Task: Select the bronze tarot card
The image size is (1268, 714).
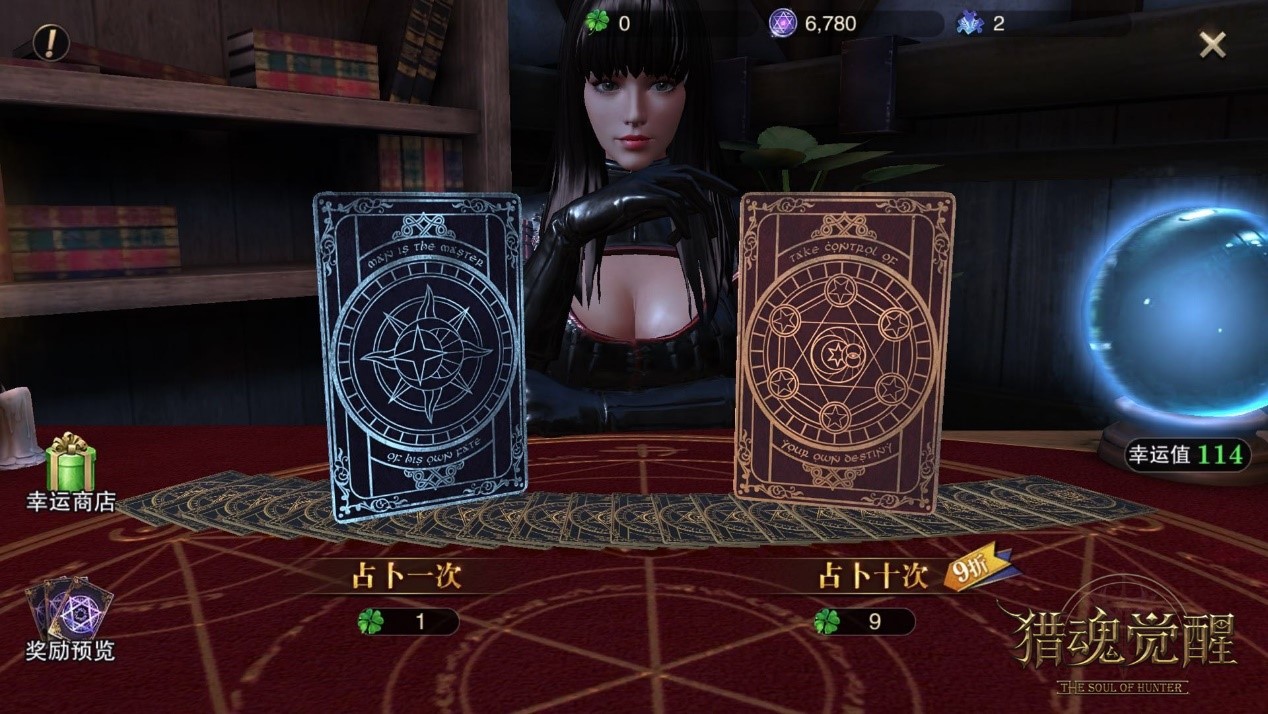Action: pyautogui.click(x=843, y=350)
